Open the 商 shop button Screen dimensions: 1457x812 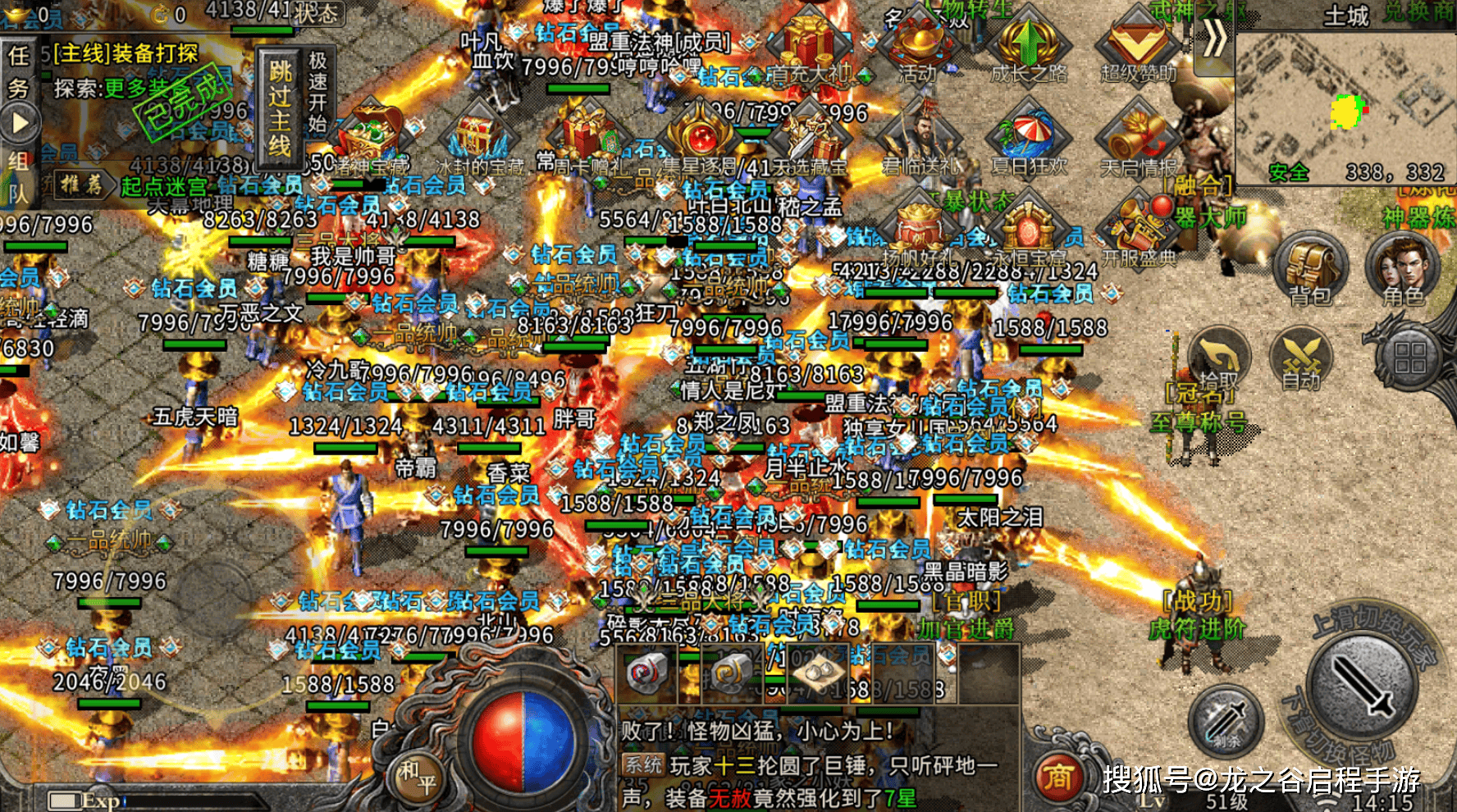[1058, 776]
